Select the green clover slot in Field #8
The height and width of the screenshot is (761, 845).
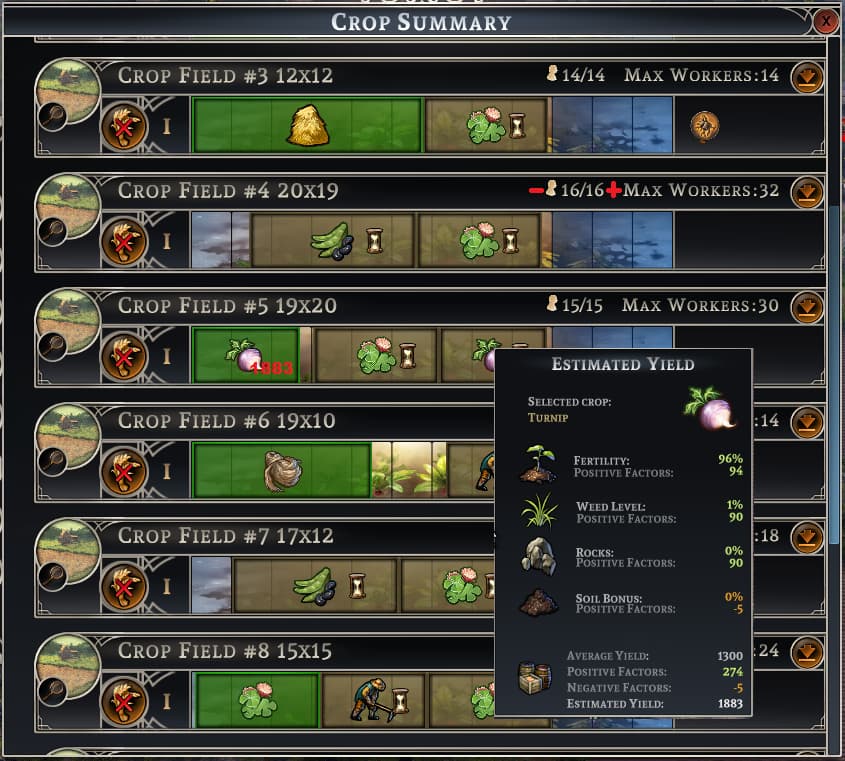[x=257, y=700]
